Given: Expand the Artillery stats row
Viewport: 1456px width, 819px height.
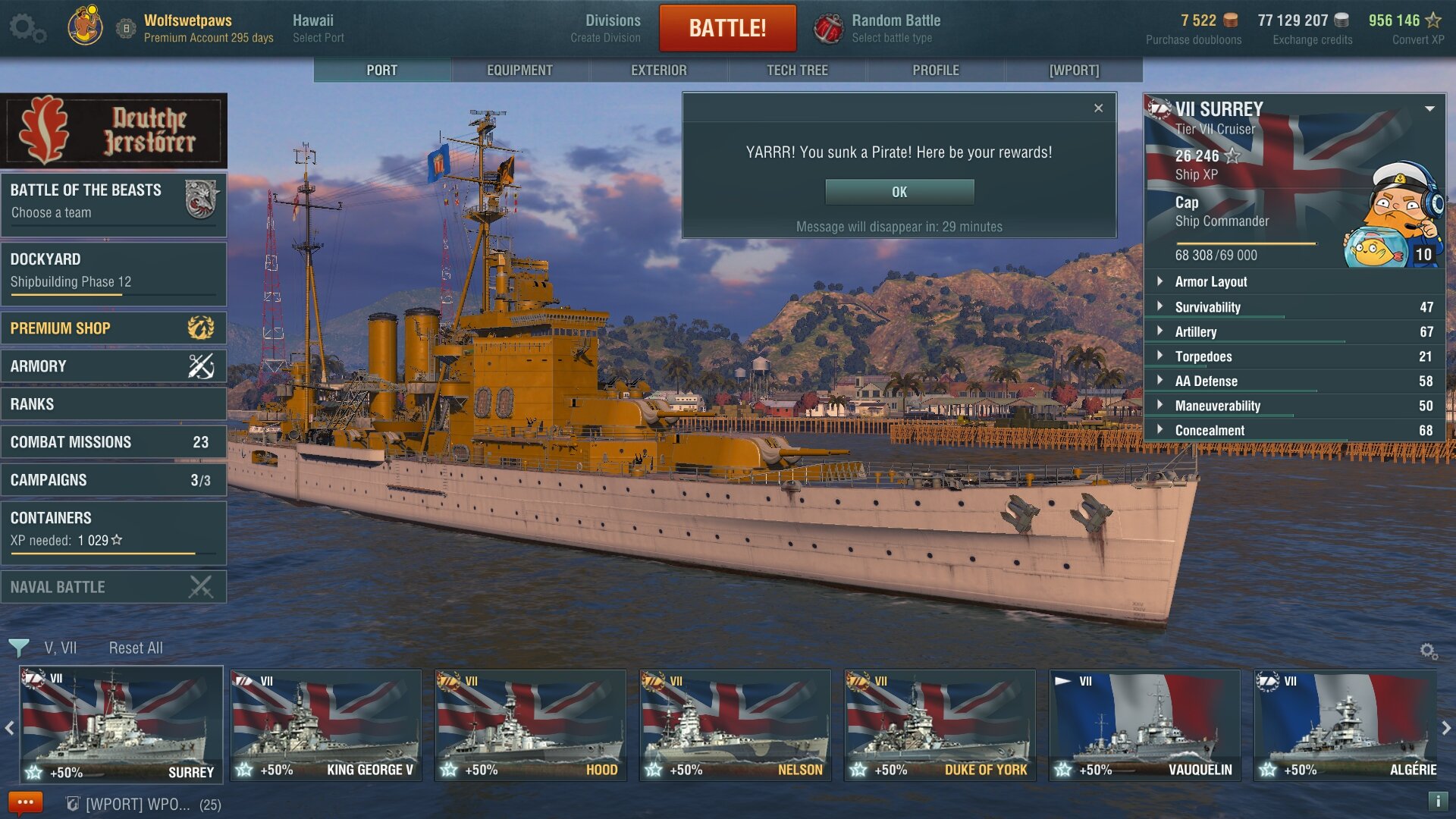Looking at the screenshot, I should click(x=1196, y=331).
